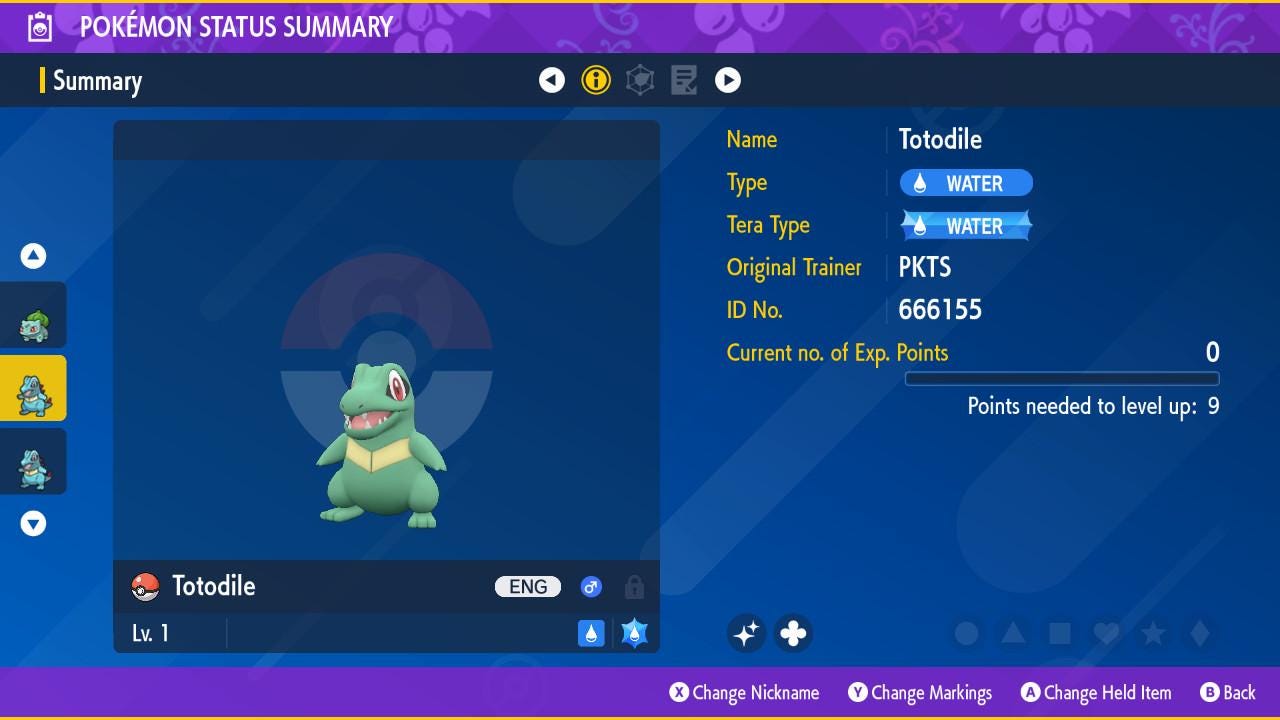Go to the previous summary page arrow
1280x720 pixels.
(552, 80)
